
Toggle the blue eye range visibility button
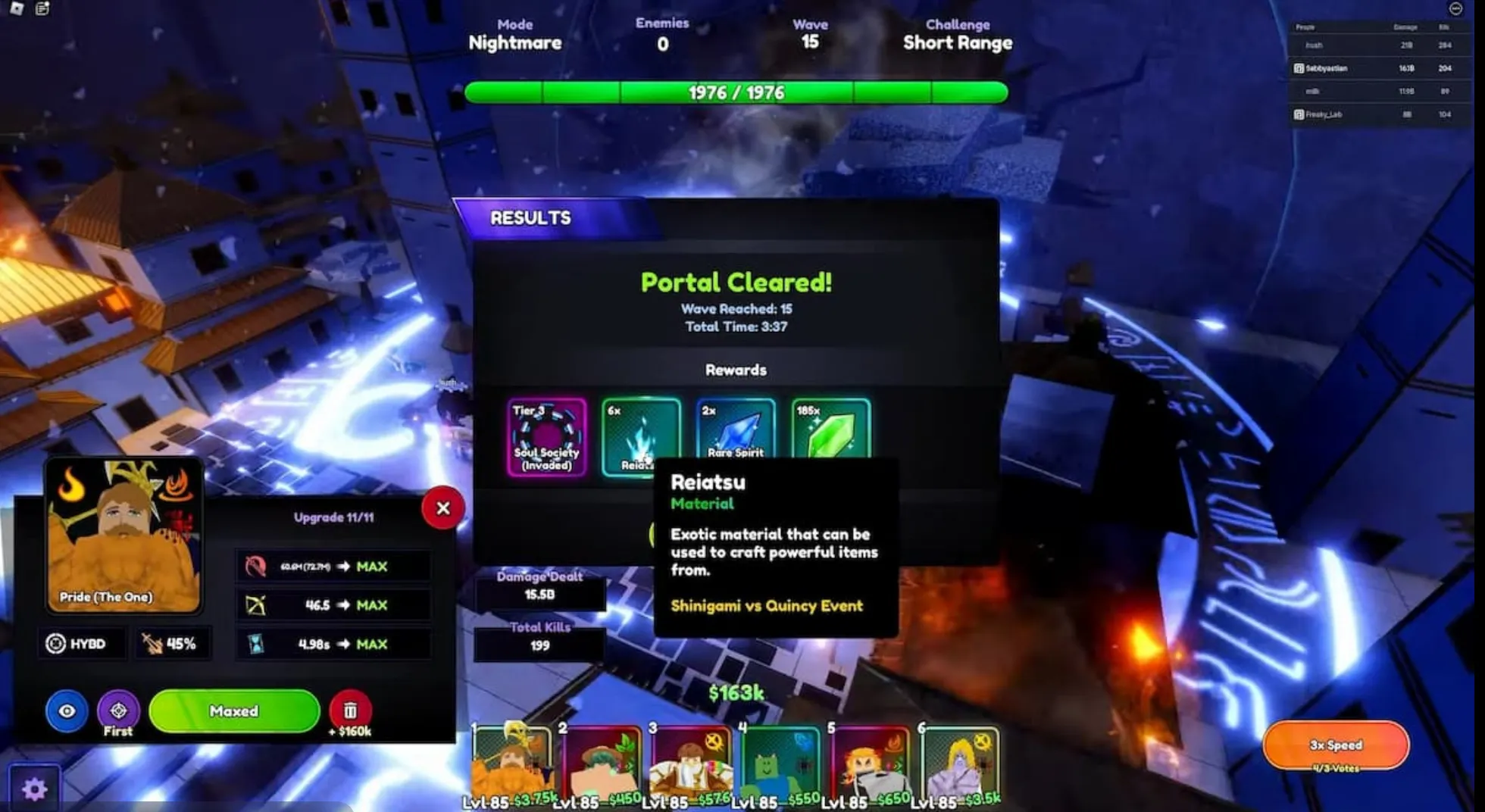[x=67, y=710]
